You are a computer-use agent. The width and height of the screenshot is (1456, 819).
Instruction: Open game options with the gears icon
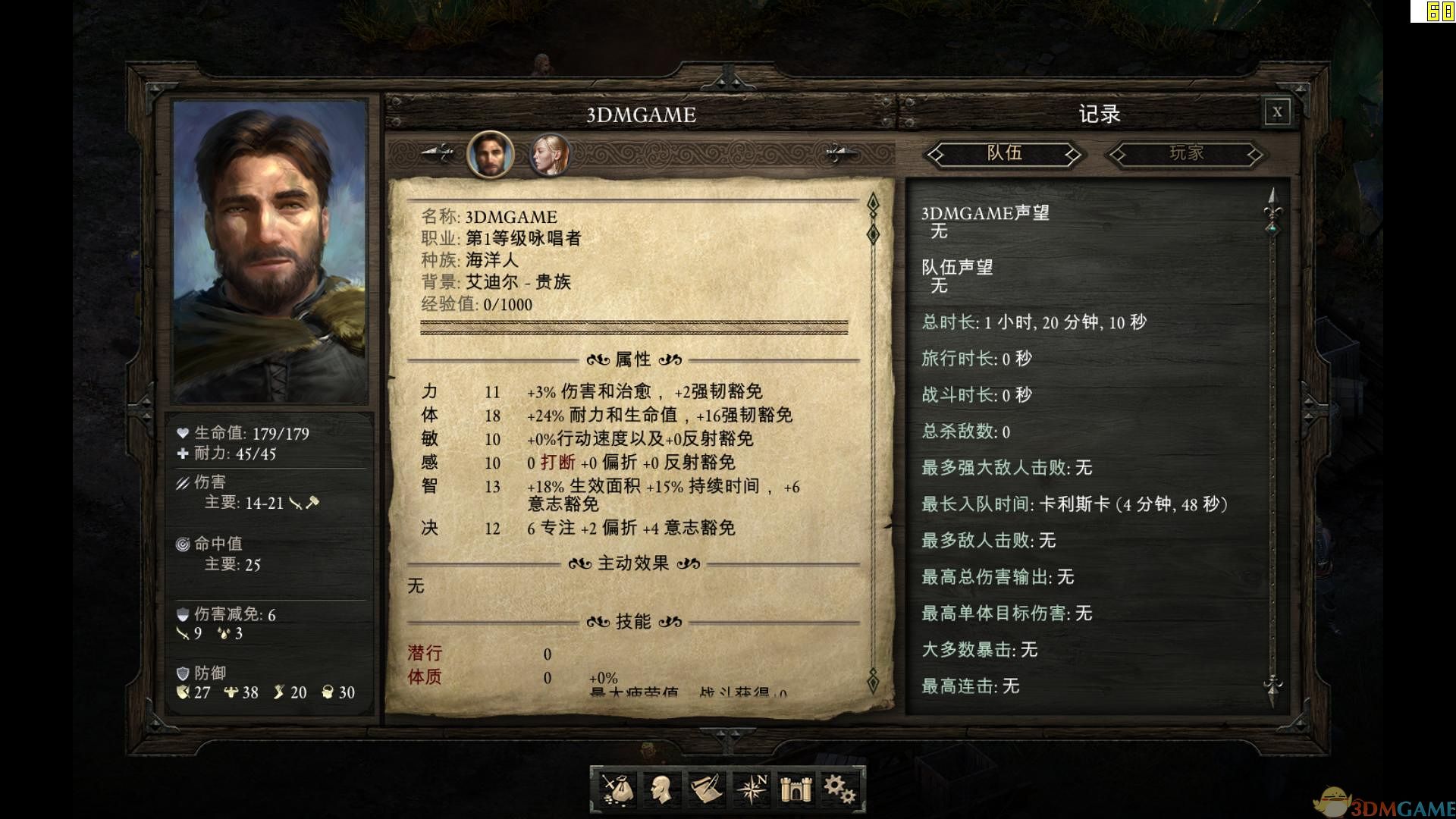(x=840, y=789)
